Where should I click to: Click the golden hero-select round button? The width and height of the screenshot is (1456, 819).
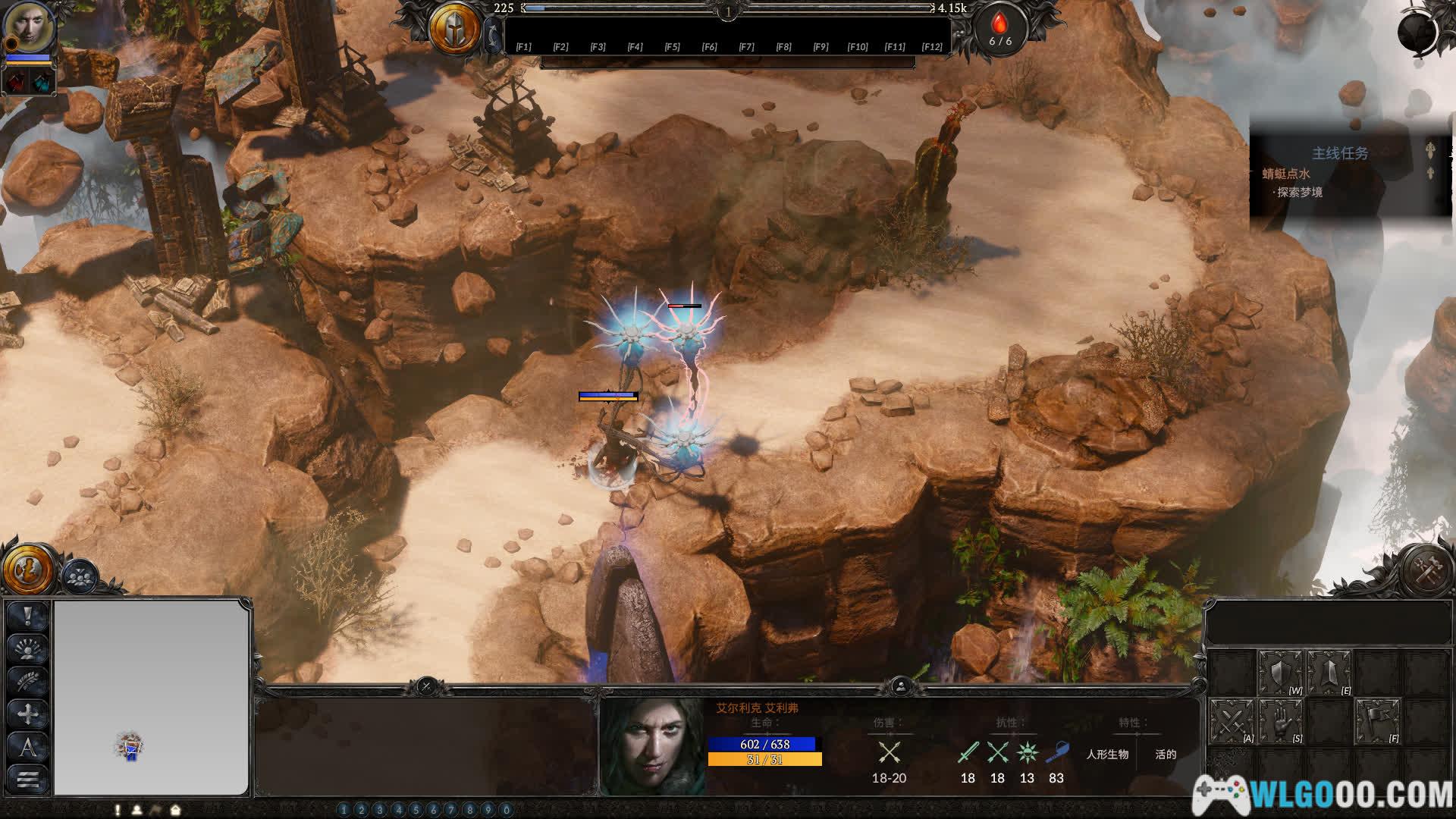click(x=28, y=569)
